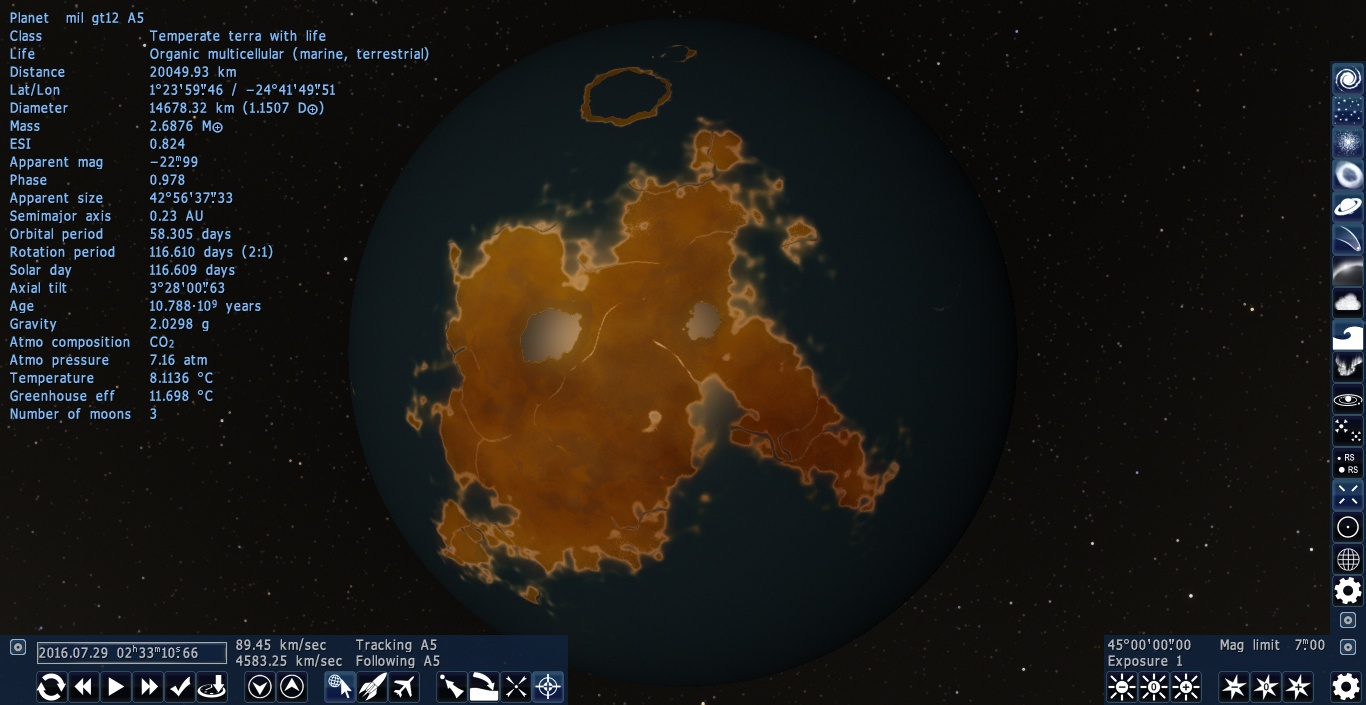1366x705 pixels.
Task: Lower the magnitude limit with star minus
Action: [1234, 687]
